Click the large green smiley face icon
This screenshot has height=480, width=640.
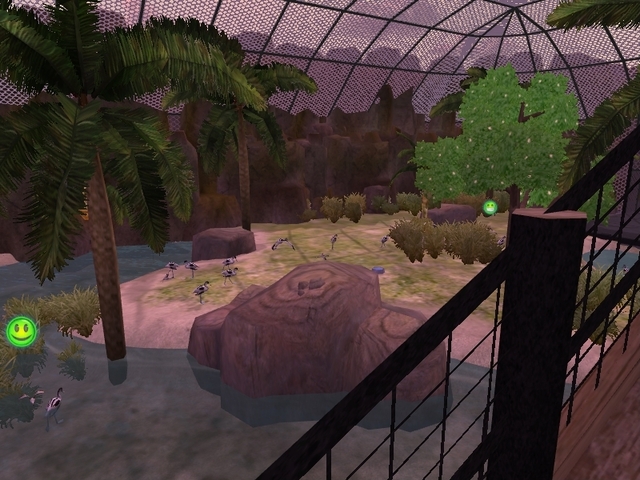click(x=21, y=331)
